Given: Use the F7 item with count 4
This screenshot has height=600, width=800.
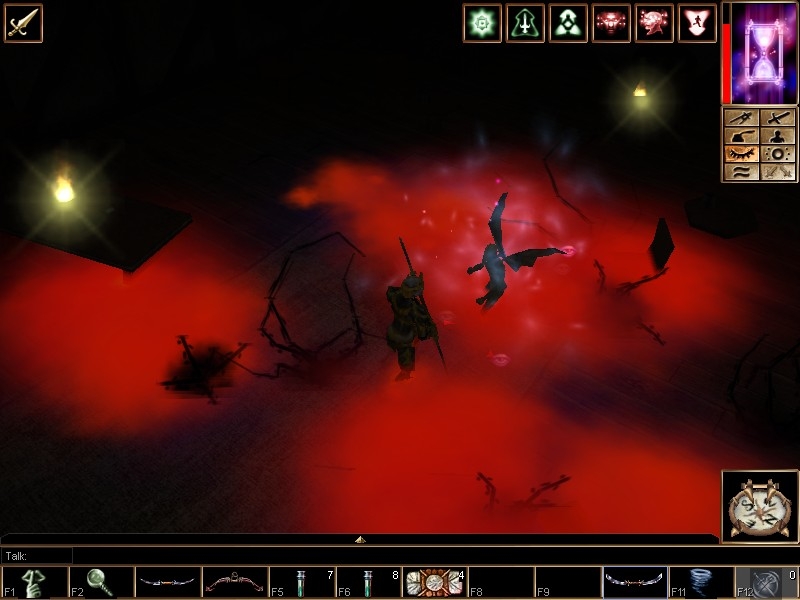Looking at the screenshot, I should (x=436, y=582).
